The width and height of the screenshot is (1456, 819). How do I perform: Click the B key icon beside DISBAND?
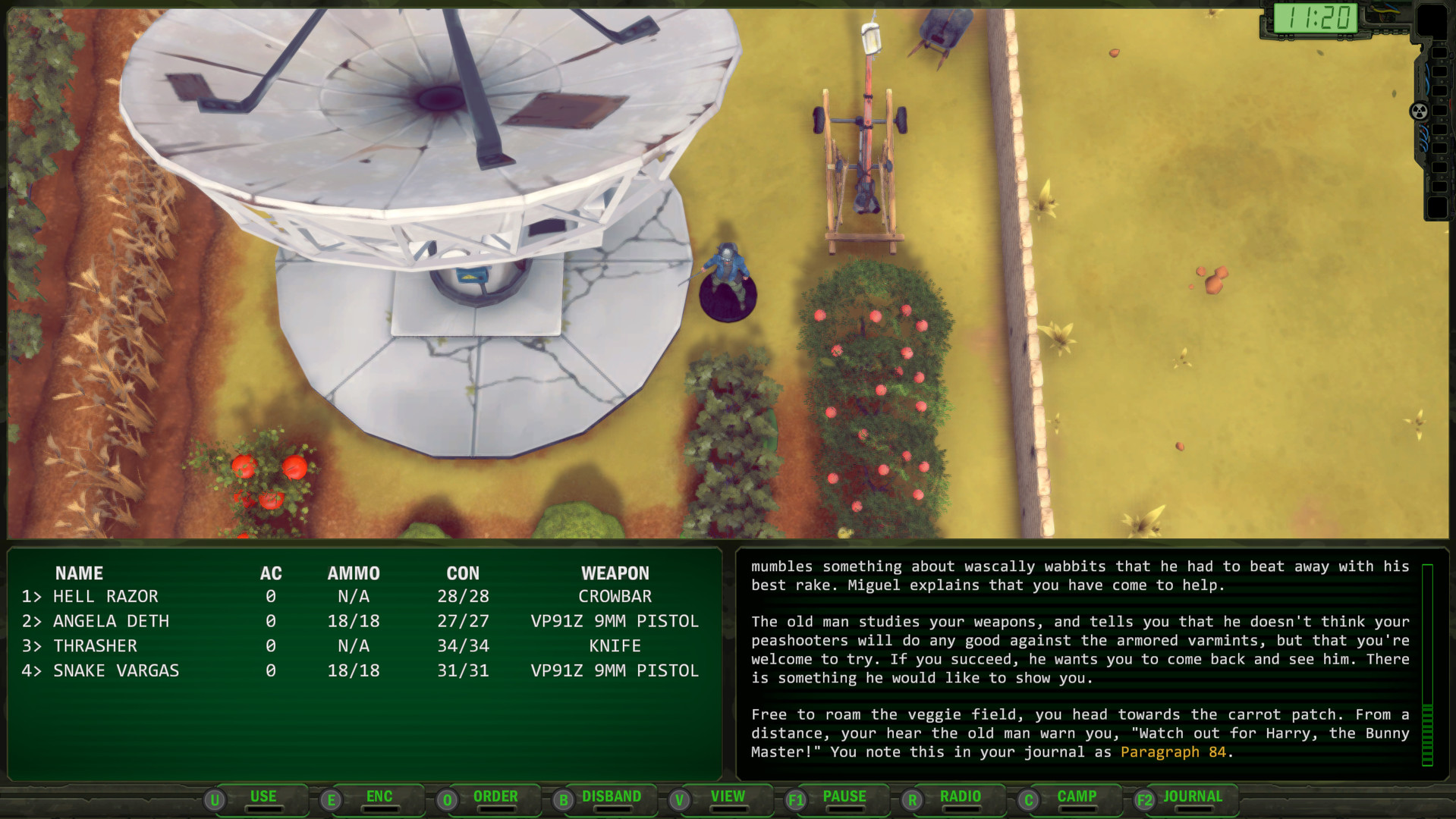click(x=563, y=799)
